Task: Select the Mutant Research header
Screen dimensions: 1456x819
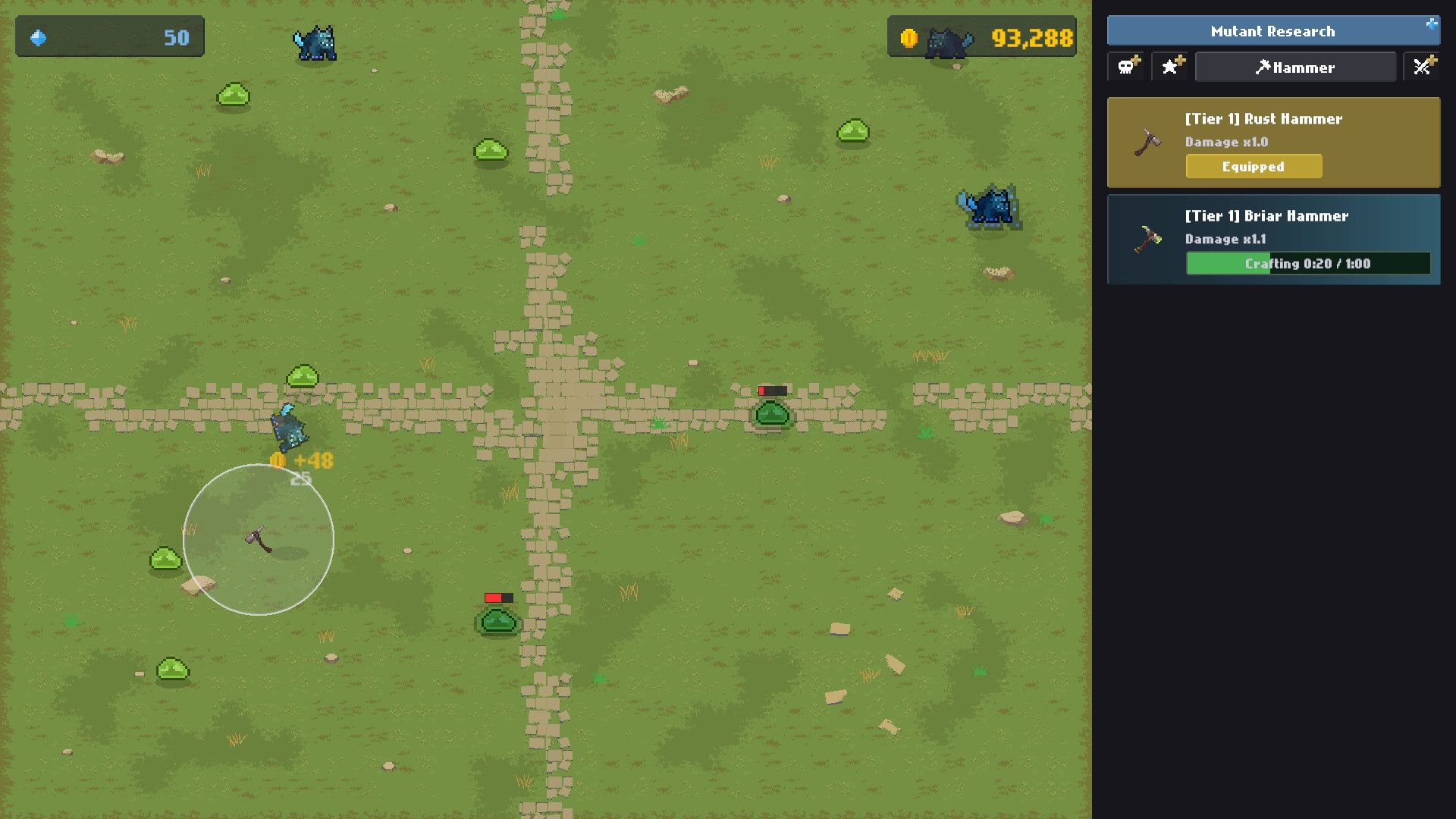Action: point(1272,31)
